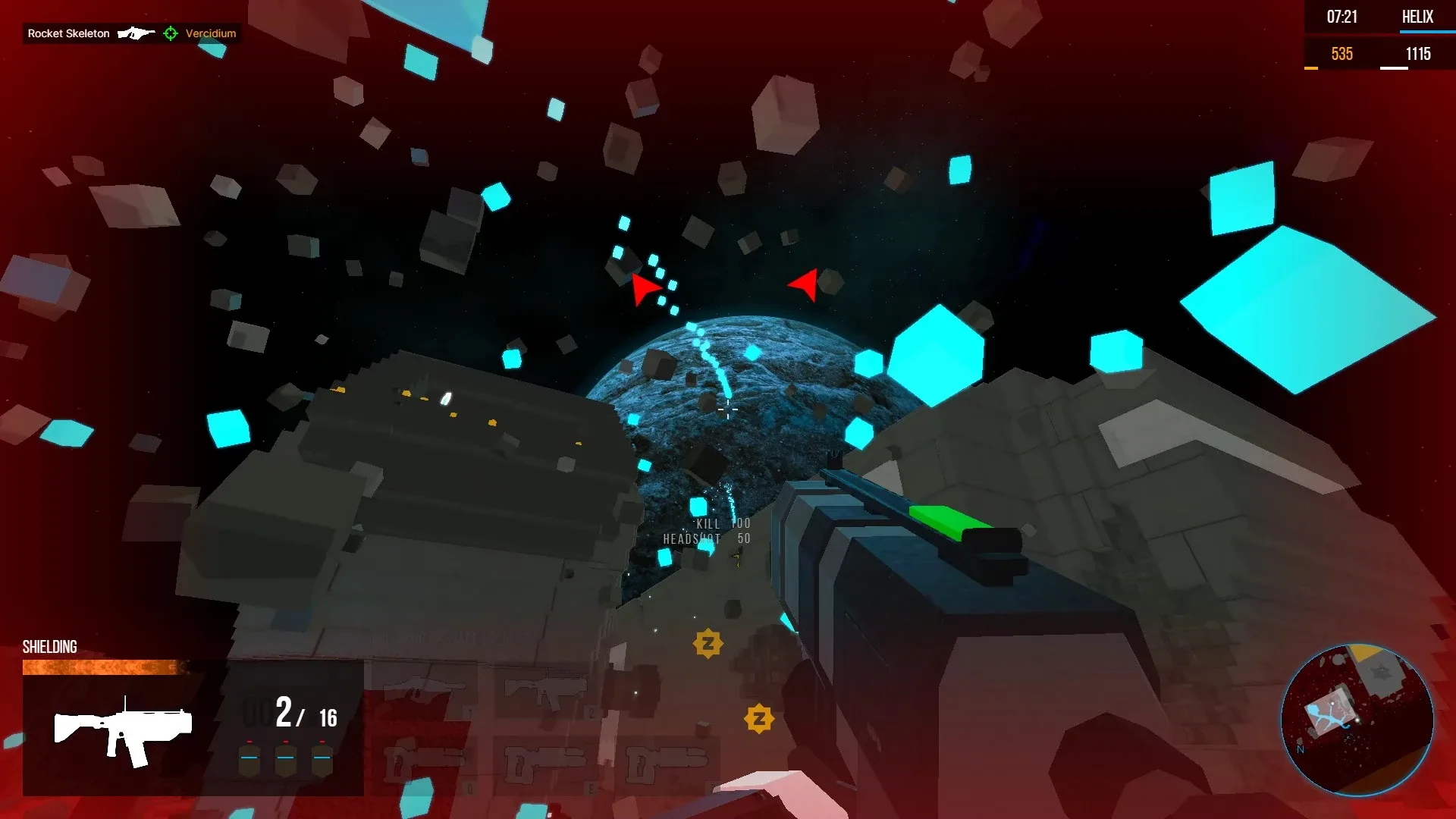
Task: Click the 1115 enemy team score
Action: [x=1418, y=54]
